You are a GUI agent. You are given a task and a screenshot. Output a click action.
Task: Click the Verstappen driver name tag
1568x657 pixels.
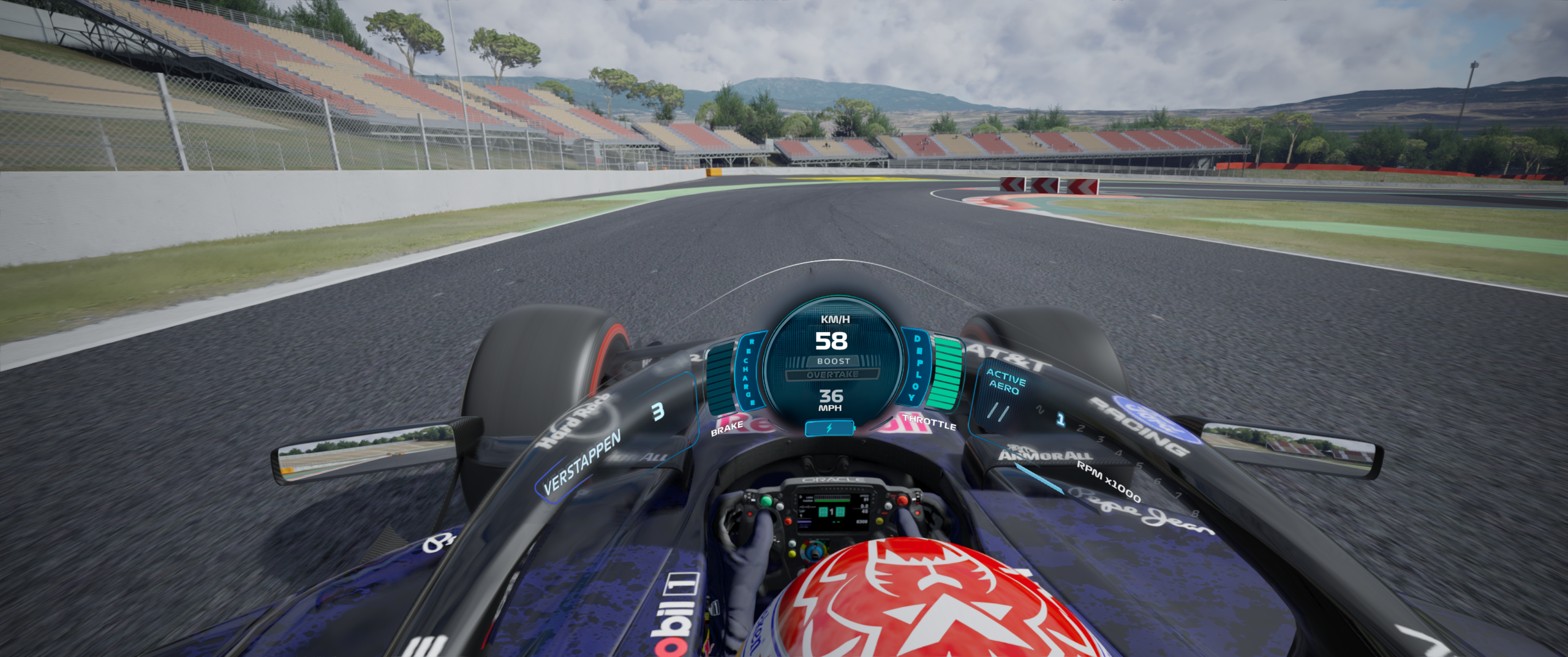[x=581, y=462]
